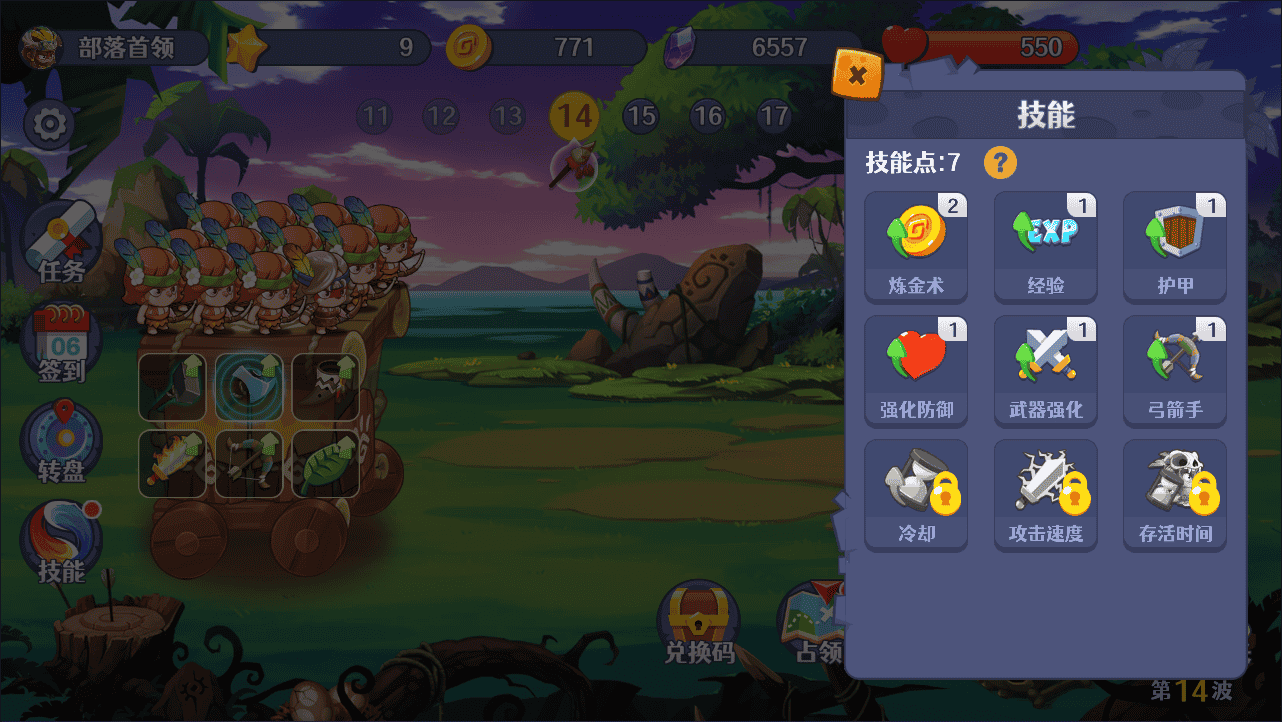Viewport: 1282px width, 722px height.
Task: Upgrade the 弓箭手 archer skill
Action: pos(1174,370)
